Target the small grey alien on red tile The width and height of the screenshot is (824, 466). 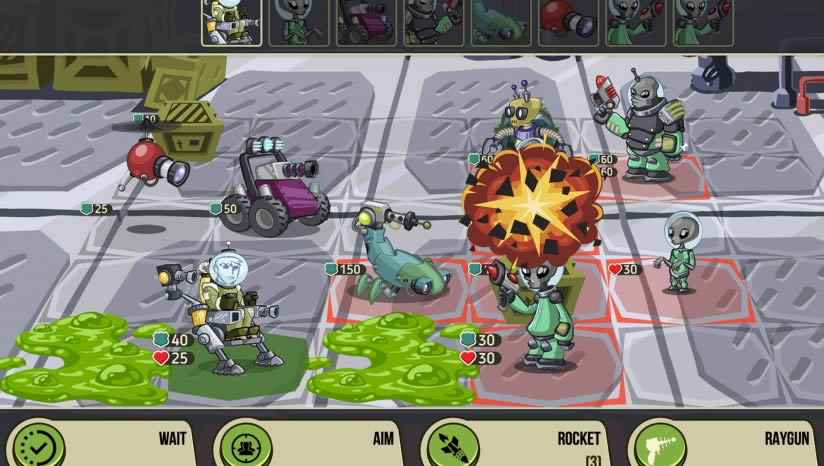pos(680,255)
